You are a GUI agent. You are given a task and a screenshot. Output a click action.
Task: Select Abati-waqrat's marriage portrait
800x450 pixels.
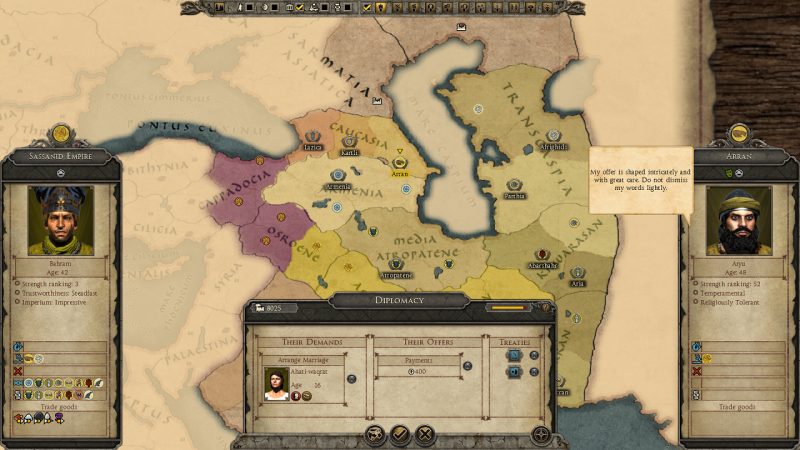(x=276, y=384)
